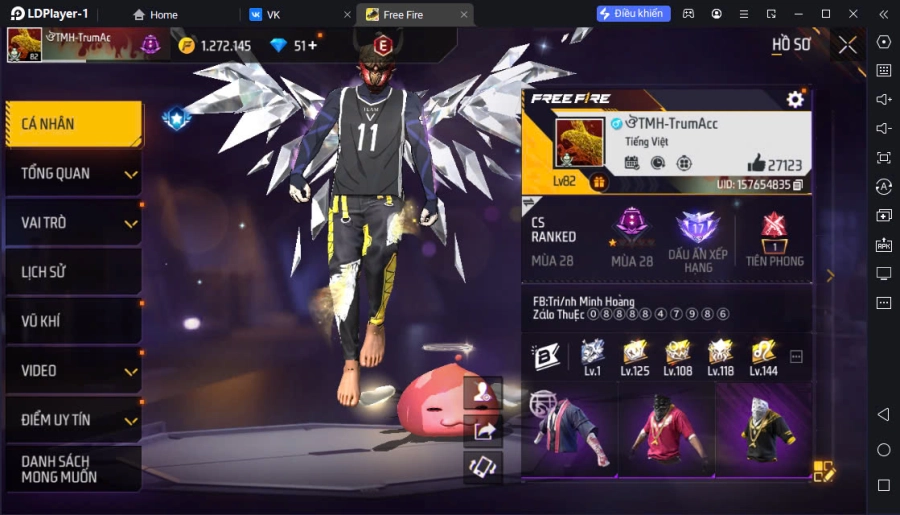Open the VŨ KHÍ tab
This screenshot has width=900, height=515.
[x=73, y=321]
